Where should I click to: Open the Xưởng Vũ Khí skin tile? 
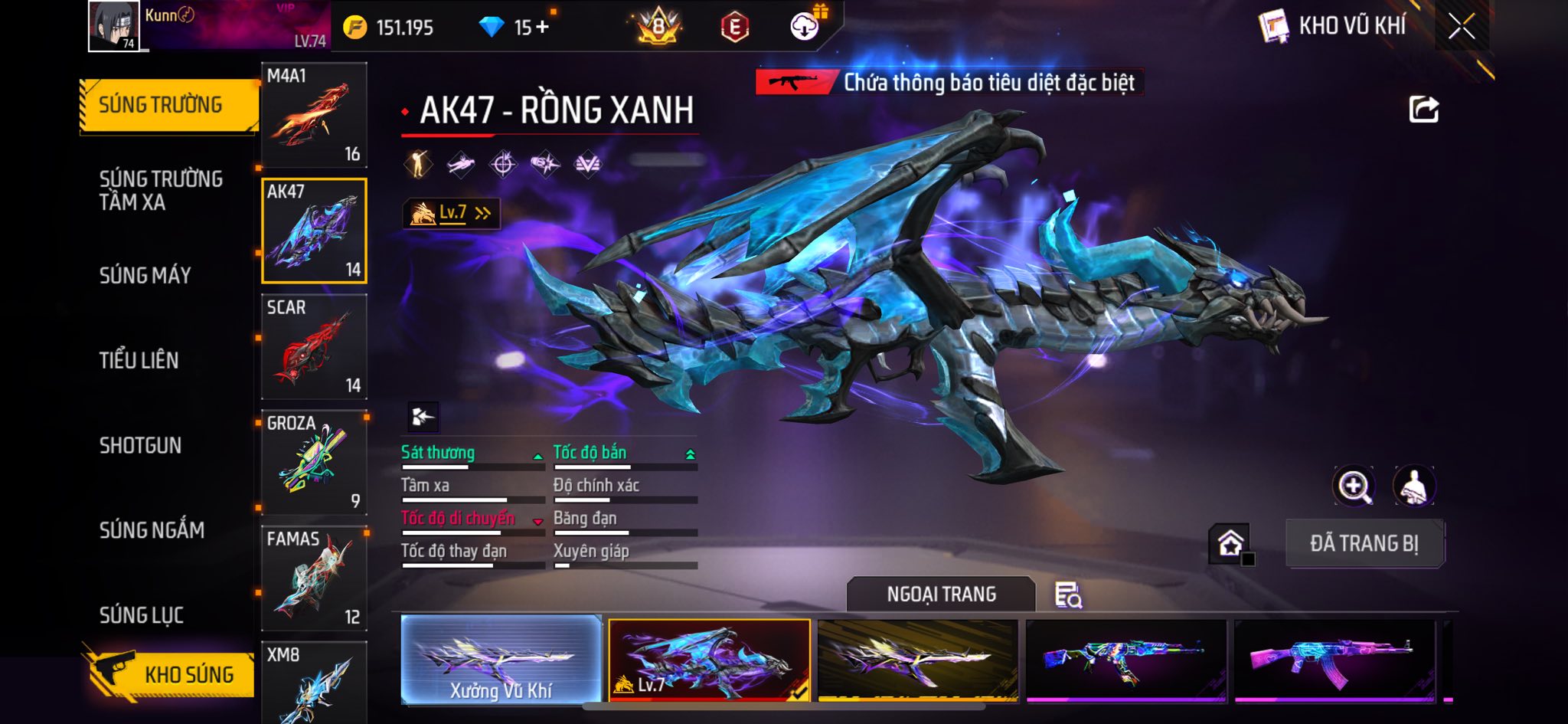pyautogui.click(x=501, y=660)
